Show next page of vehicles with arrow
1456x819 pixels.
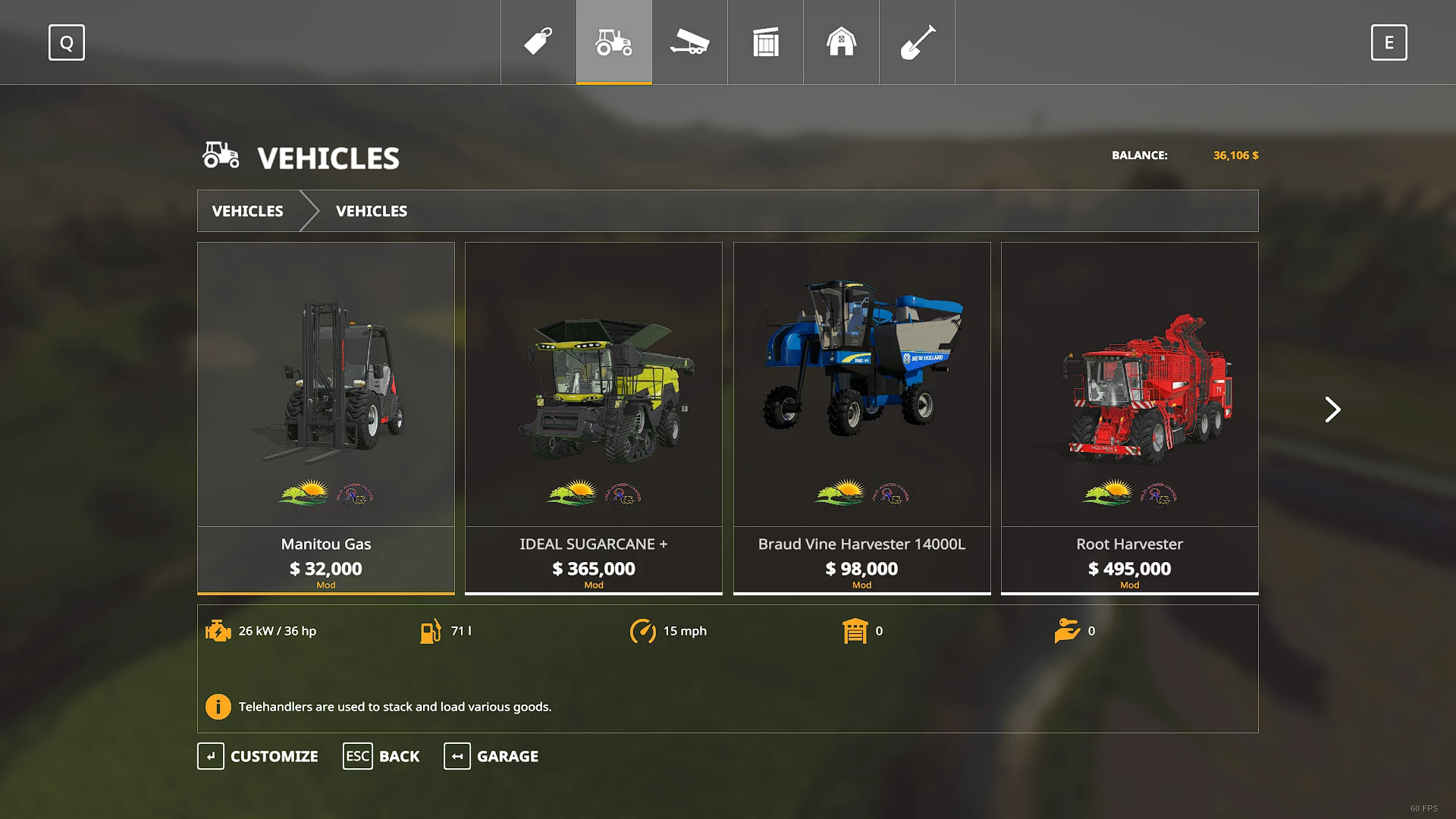pos(1332,409)
